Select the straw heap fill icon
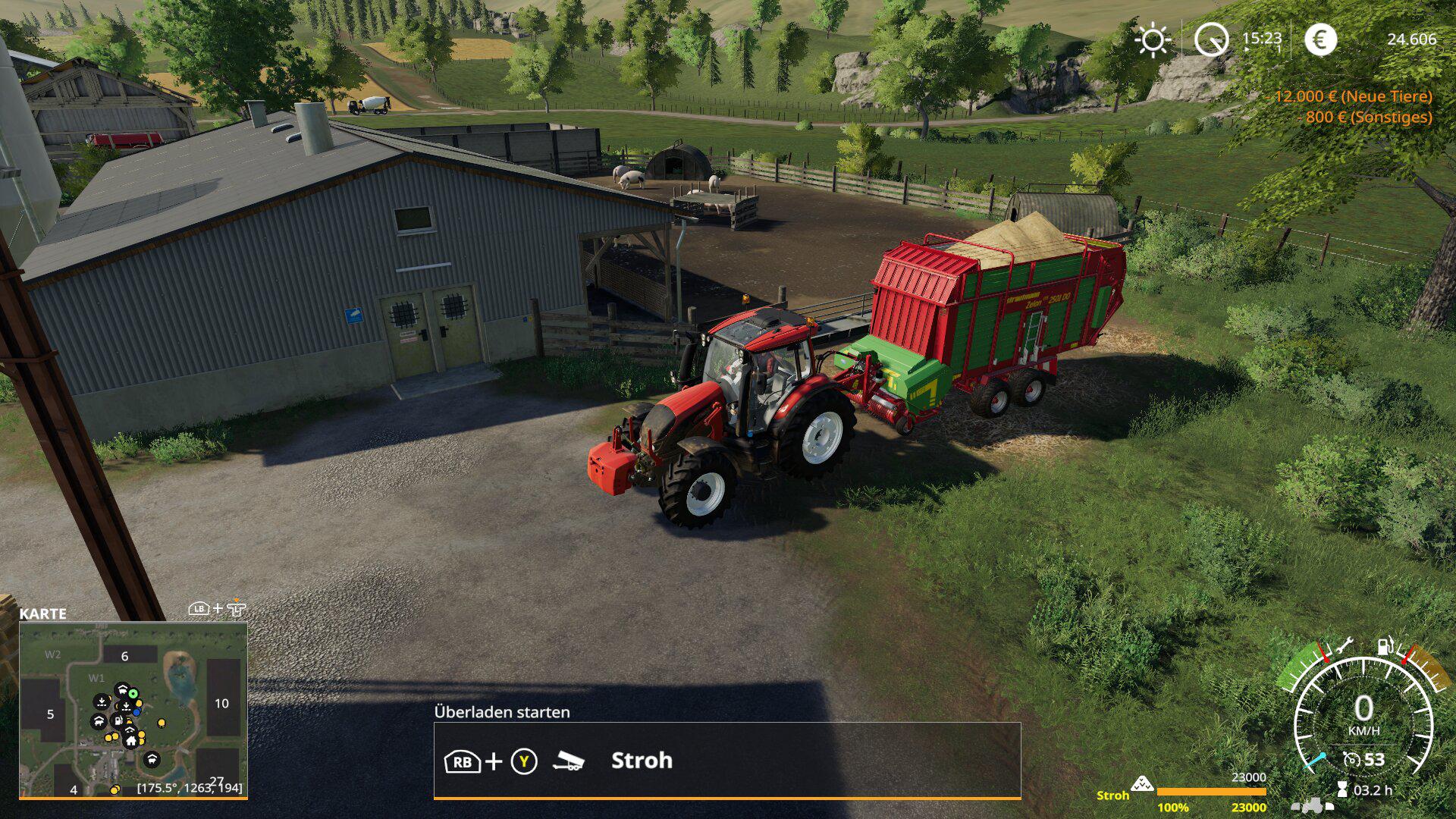 pos(1141,784)
